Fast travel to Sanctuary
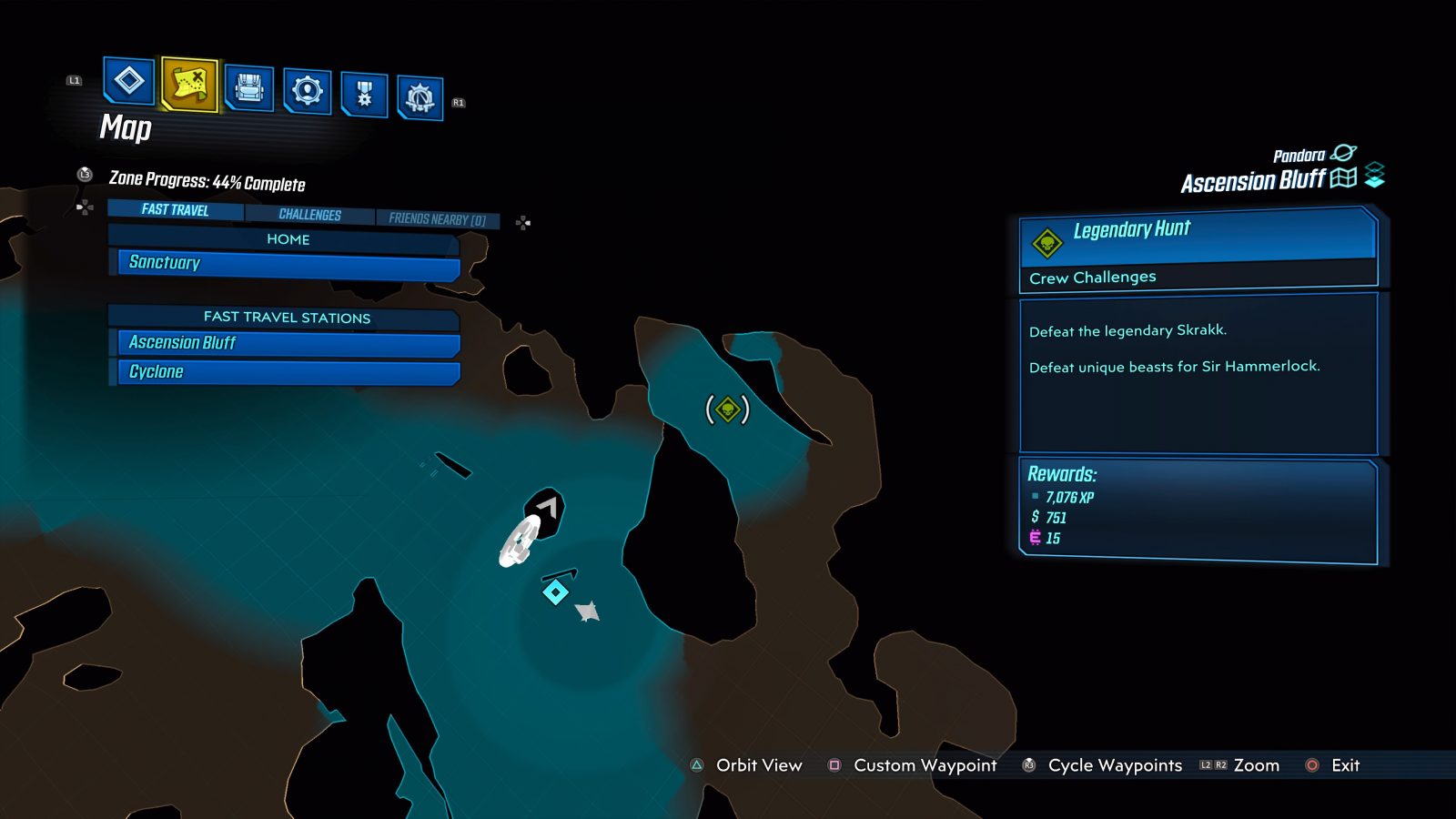Viewport: 1456px width, 819px height. (282, 263)
